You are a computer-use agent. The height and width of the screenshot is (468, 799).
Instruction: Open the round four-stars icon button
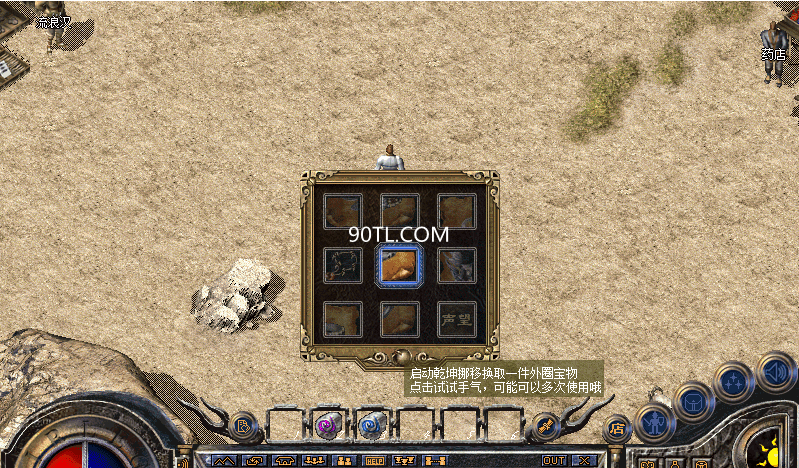tap(734, 382)
